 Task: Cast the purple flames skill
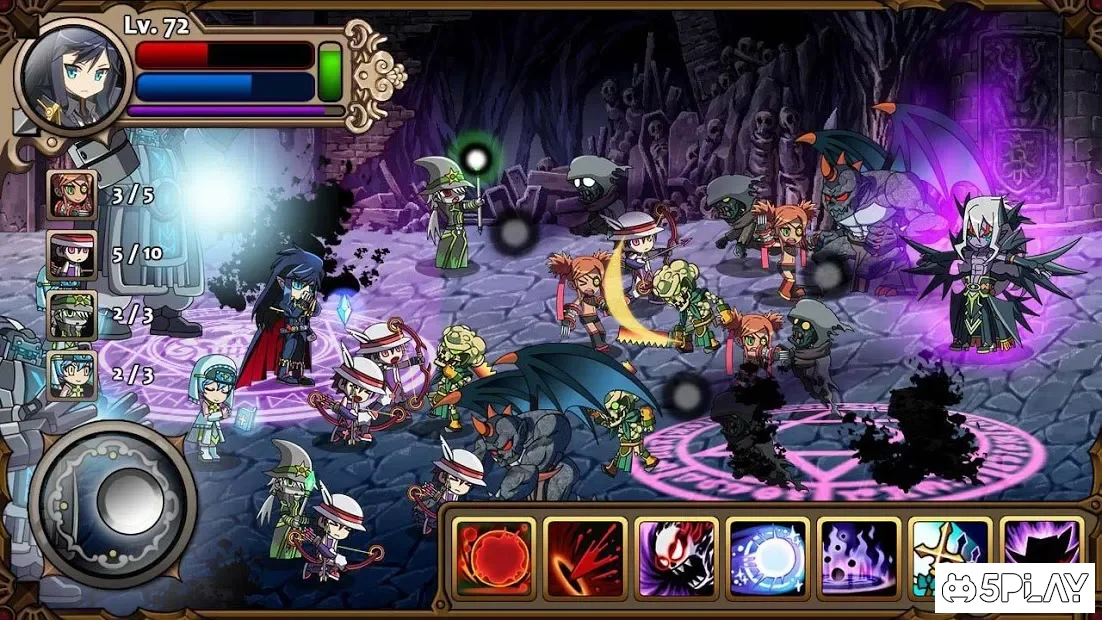point(858,557)
